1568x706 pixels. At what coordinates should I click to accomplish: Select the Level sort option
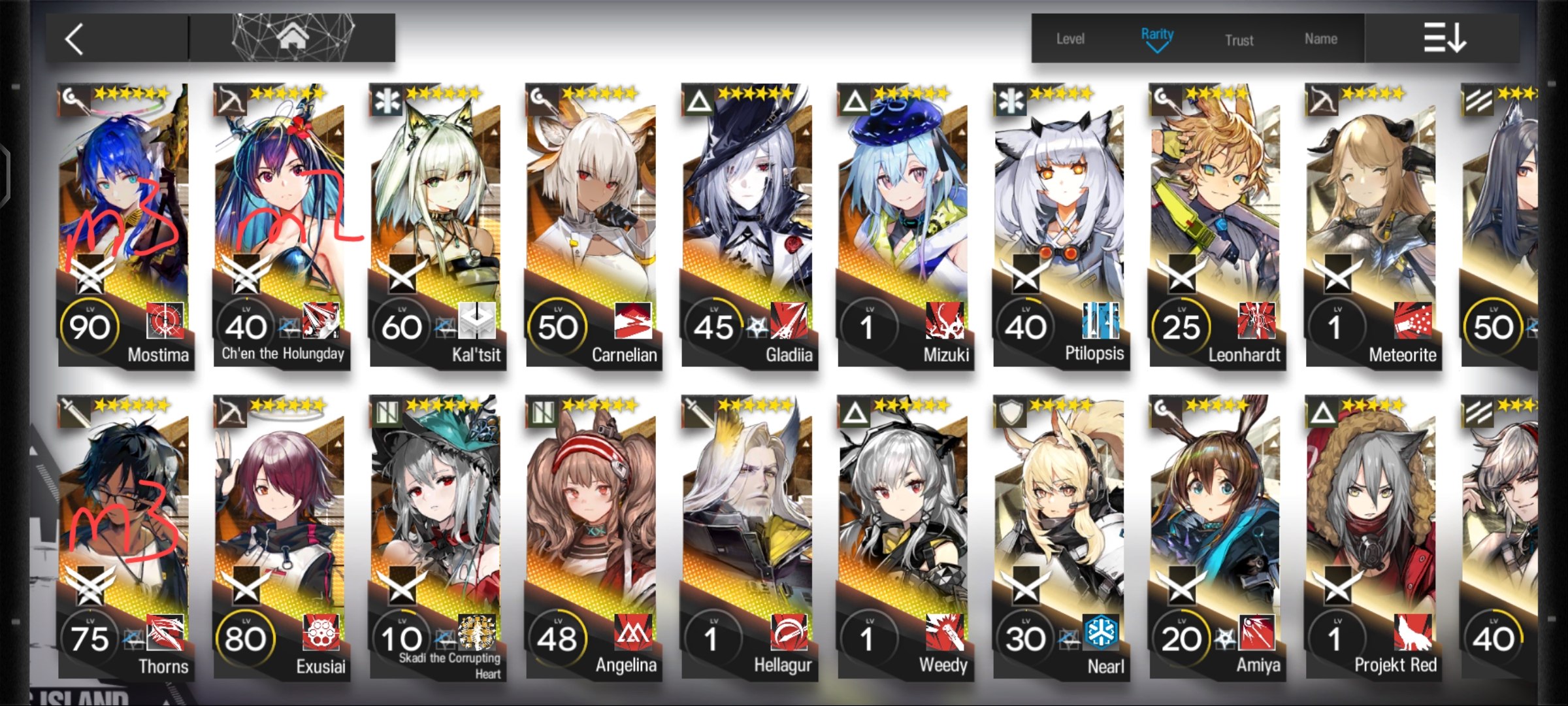pos(1070,39)
